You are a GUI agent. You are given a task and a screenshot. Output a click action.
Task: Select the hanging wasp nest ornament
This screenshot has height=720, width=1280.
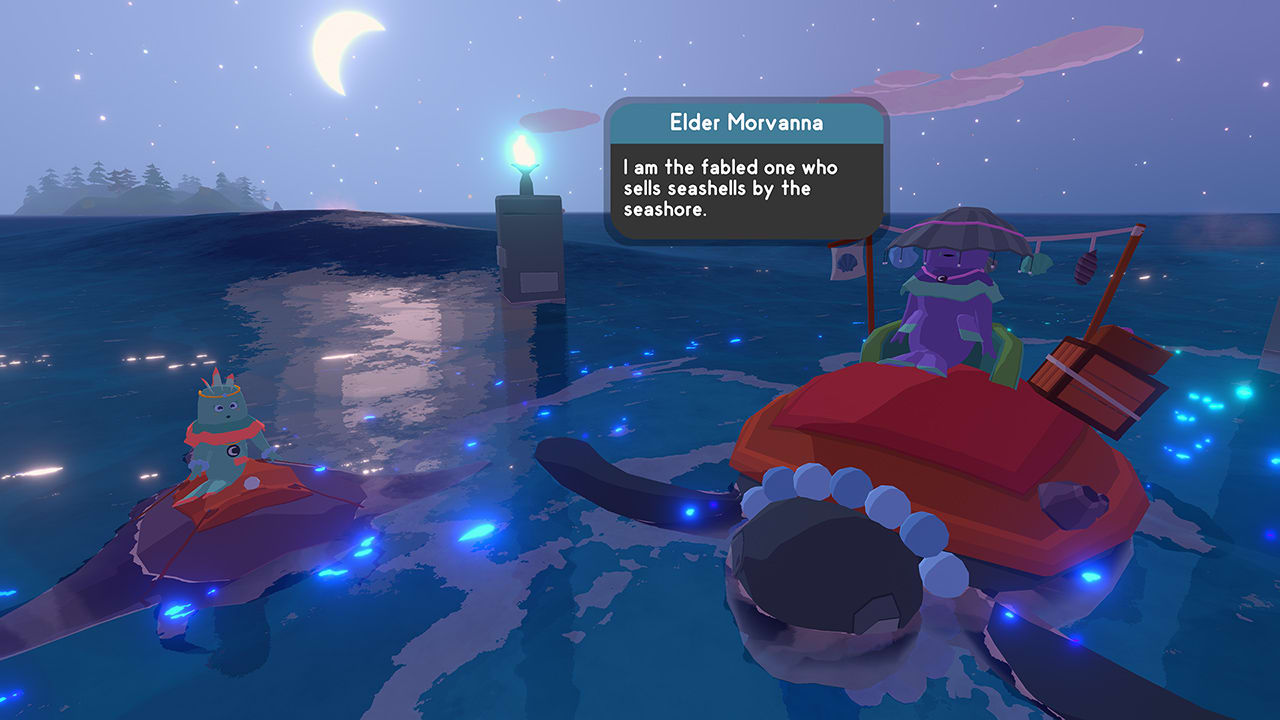click(1086, 270)
